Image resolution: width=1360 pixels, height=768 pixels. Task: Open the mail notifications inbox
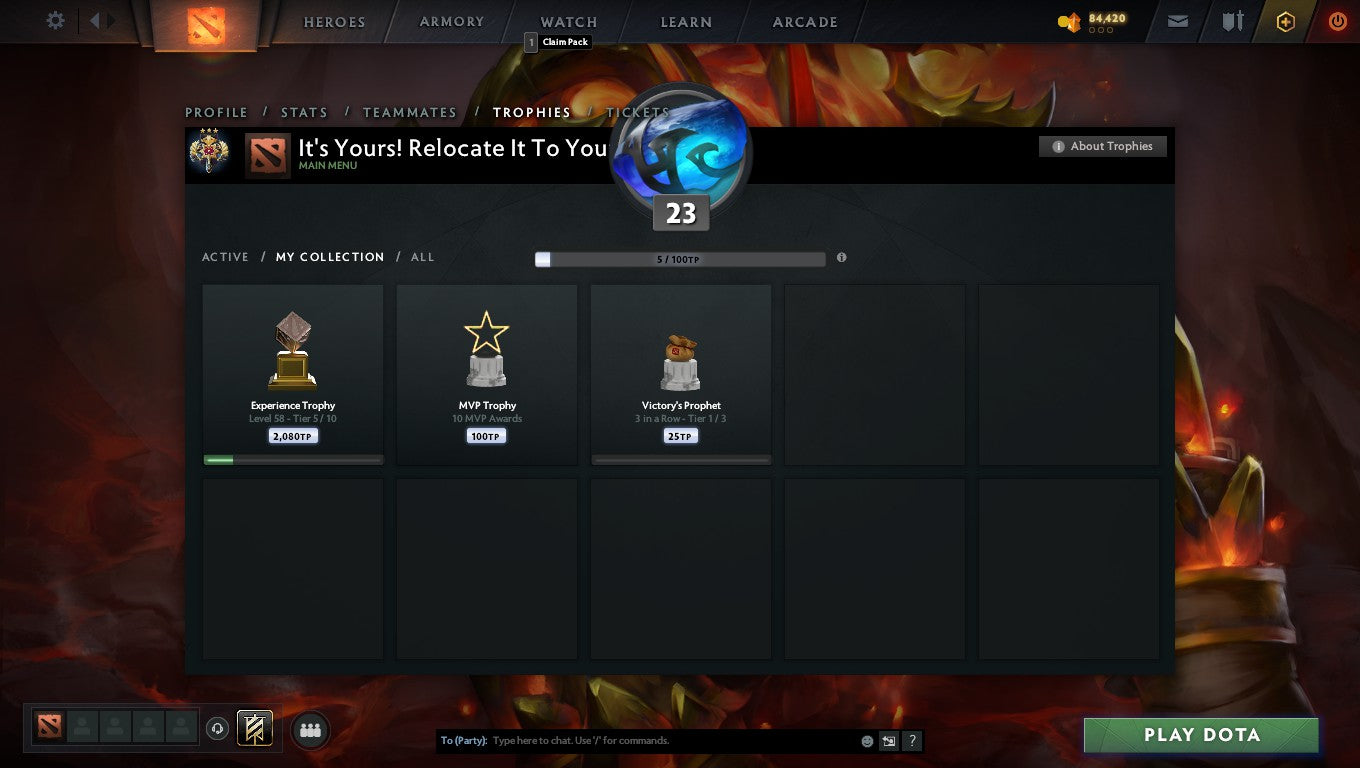pos(1176,20)
